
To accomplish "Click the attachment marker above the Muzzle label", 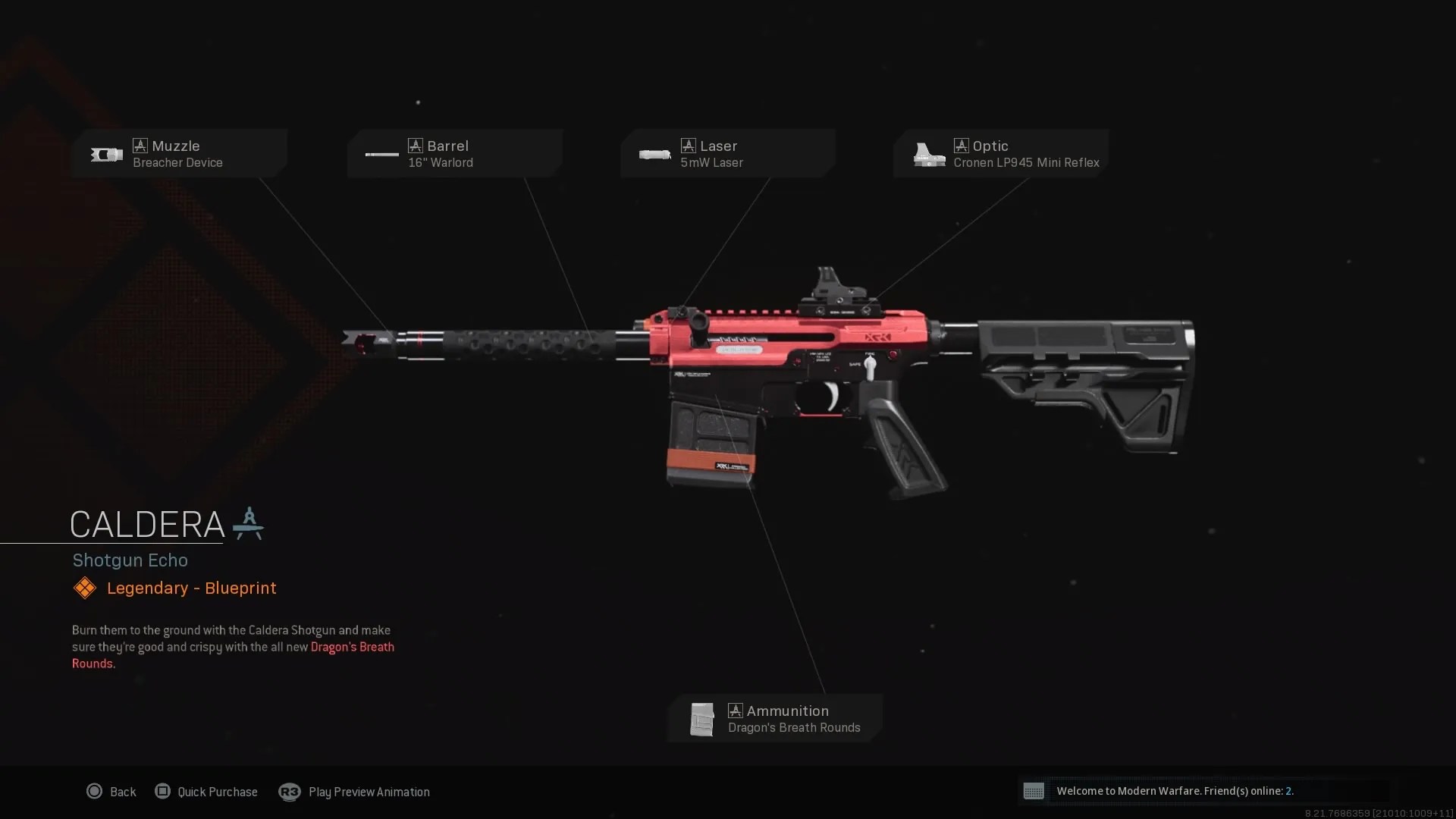I will [140, 145].
